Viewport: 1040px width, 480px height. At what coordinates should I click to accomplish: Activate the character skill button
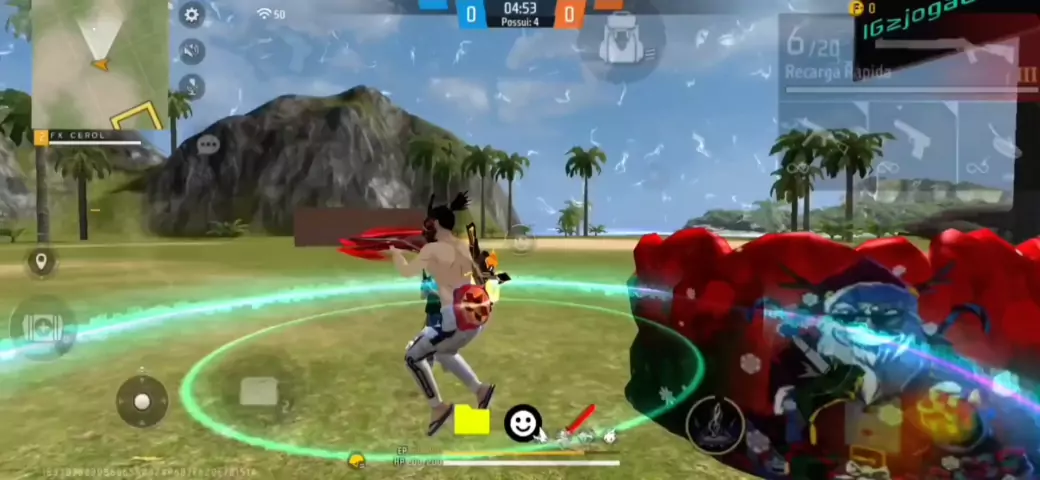pyautogui.click(x=714, y=424)
